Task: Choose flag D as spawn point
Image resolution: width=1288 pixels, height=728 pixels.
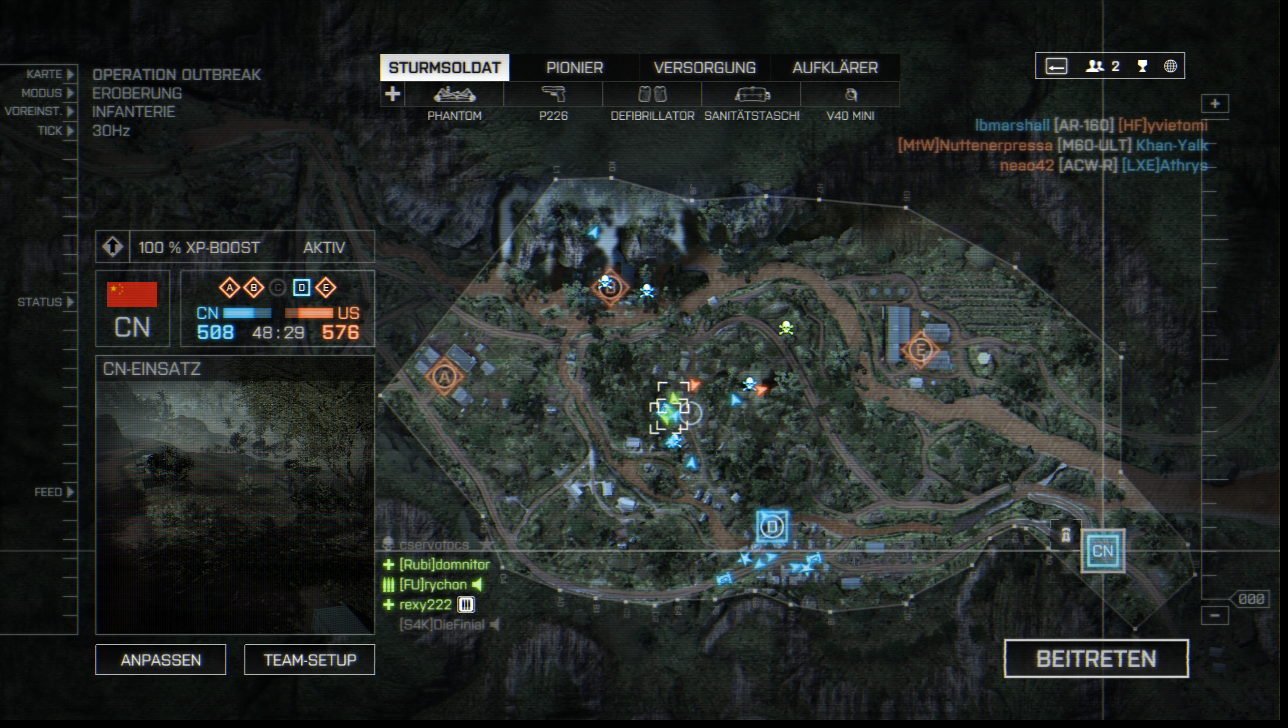Action: click(x=771, y=527)
